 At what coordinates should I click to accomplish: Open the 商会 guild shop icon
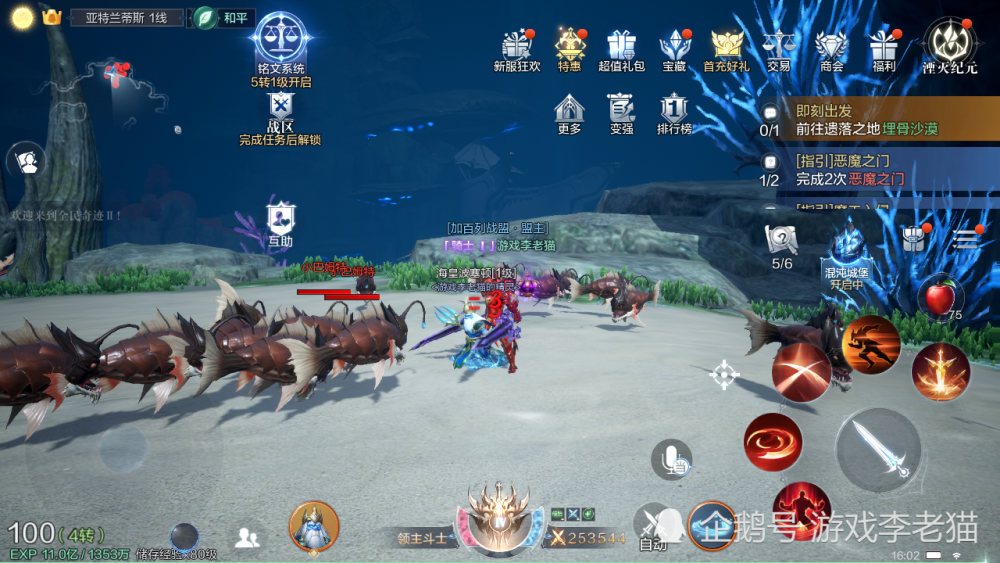[831, 47]
